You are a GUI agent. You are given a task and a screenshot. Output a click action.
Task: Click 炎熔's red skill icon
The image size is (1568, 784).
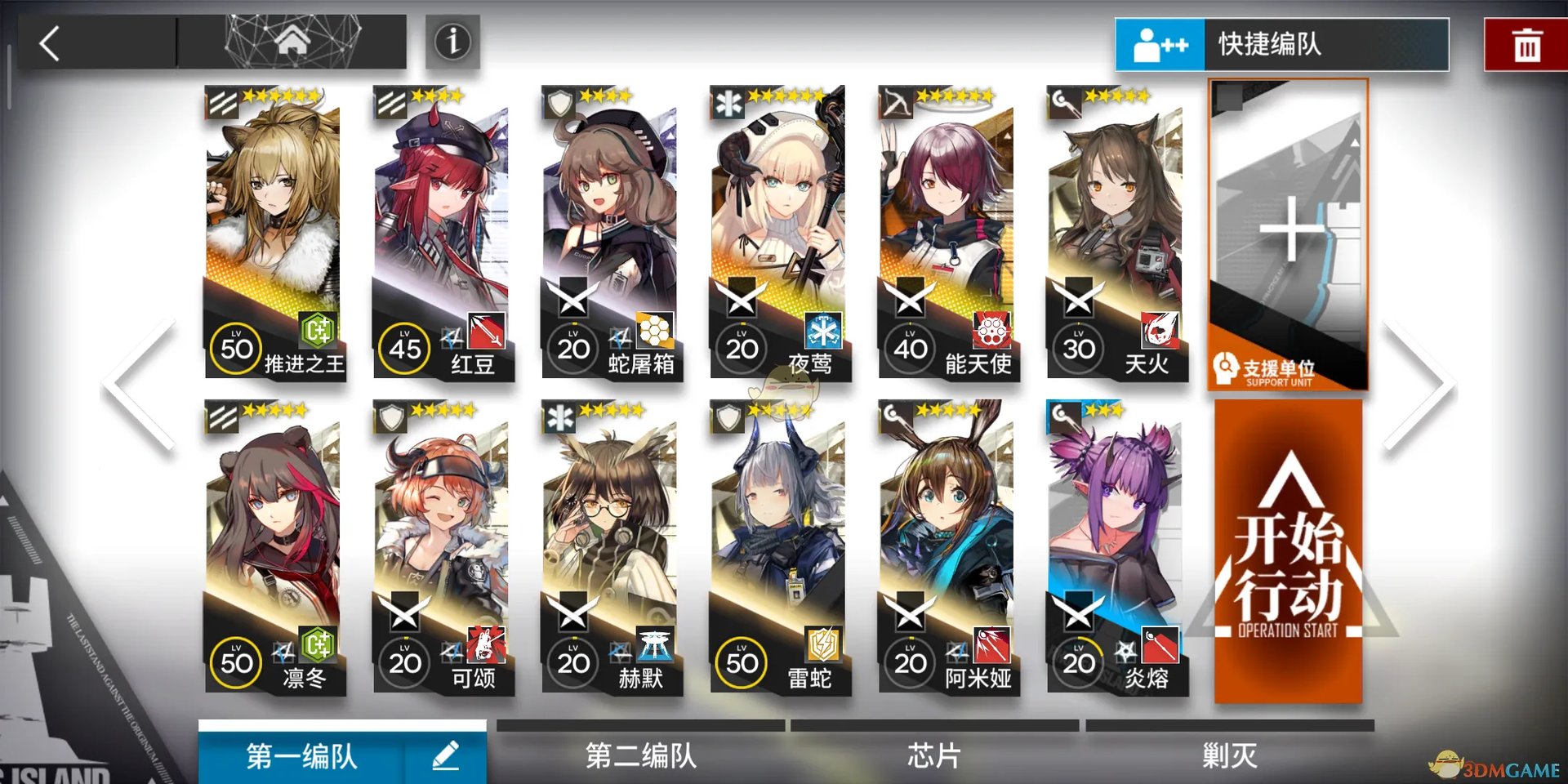1162,646
